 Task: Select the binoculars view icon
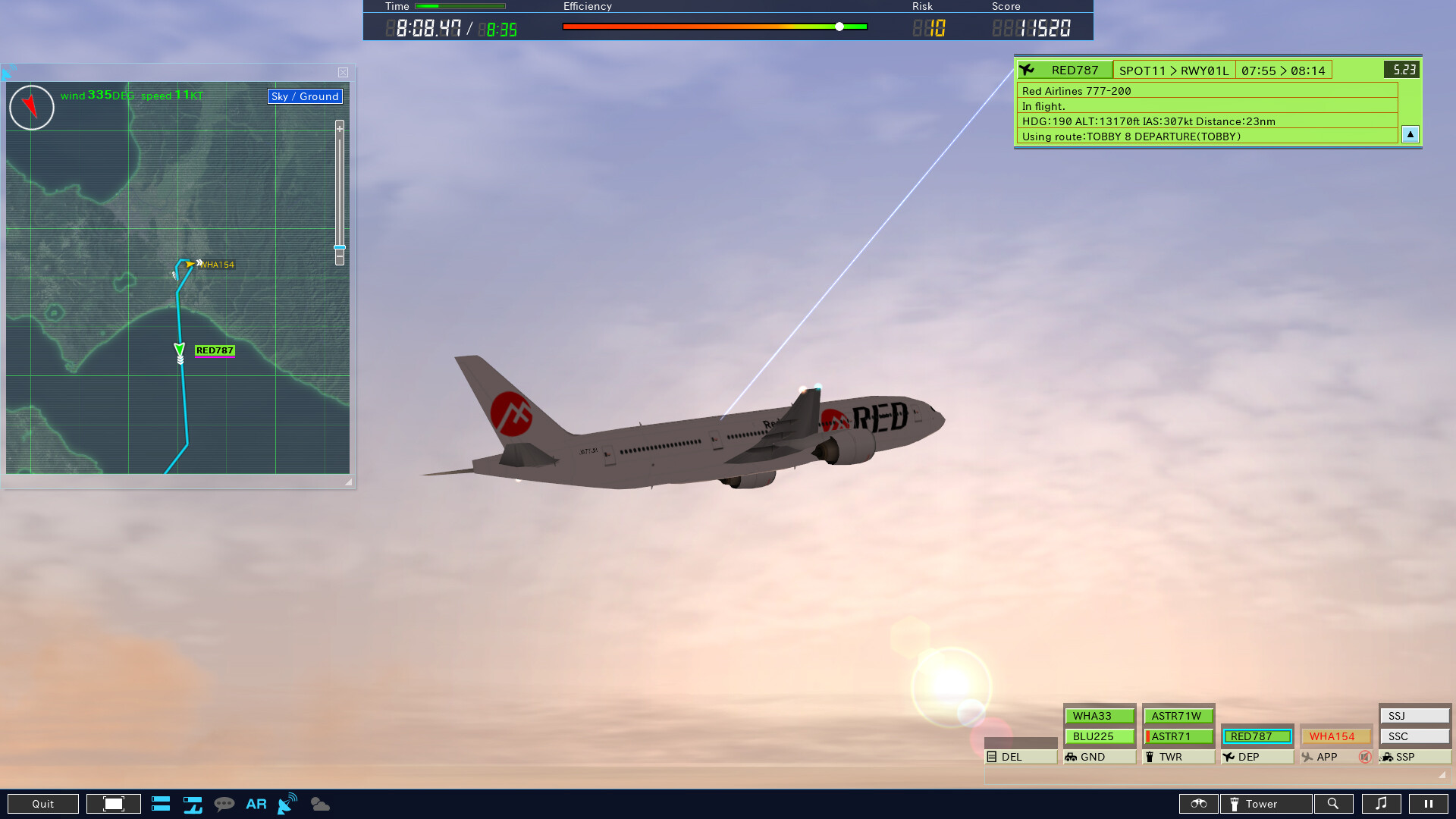(1199, 803)
